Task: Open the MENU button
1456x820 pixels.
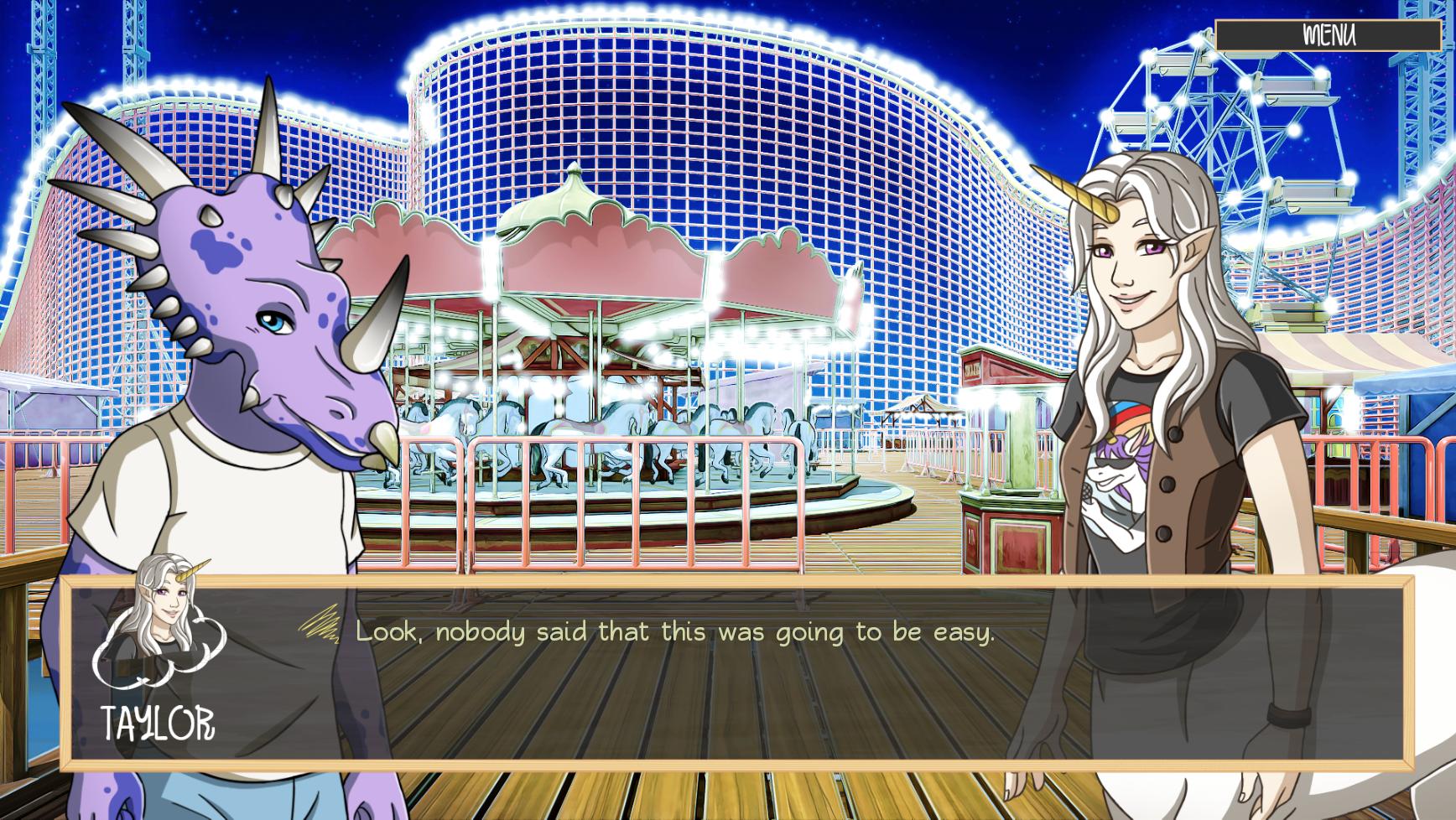Action: click(x=1328, y=35)
